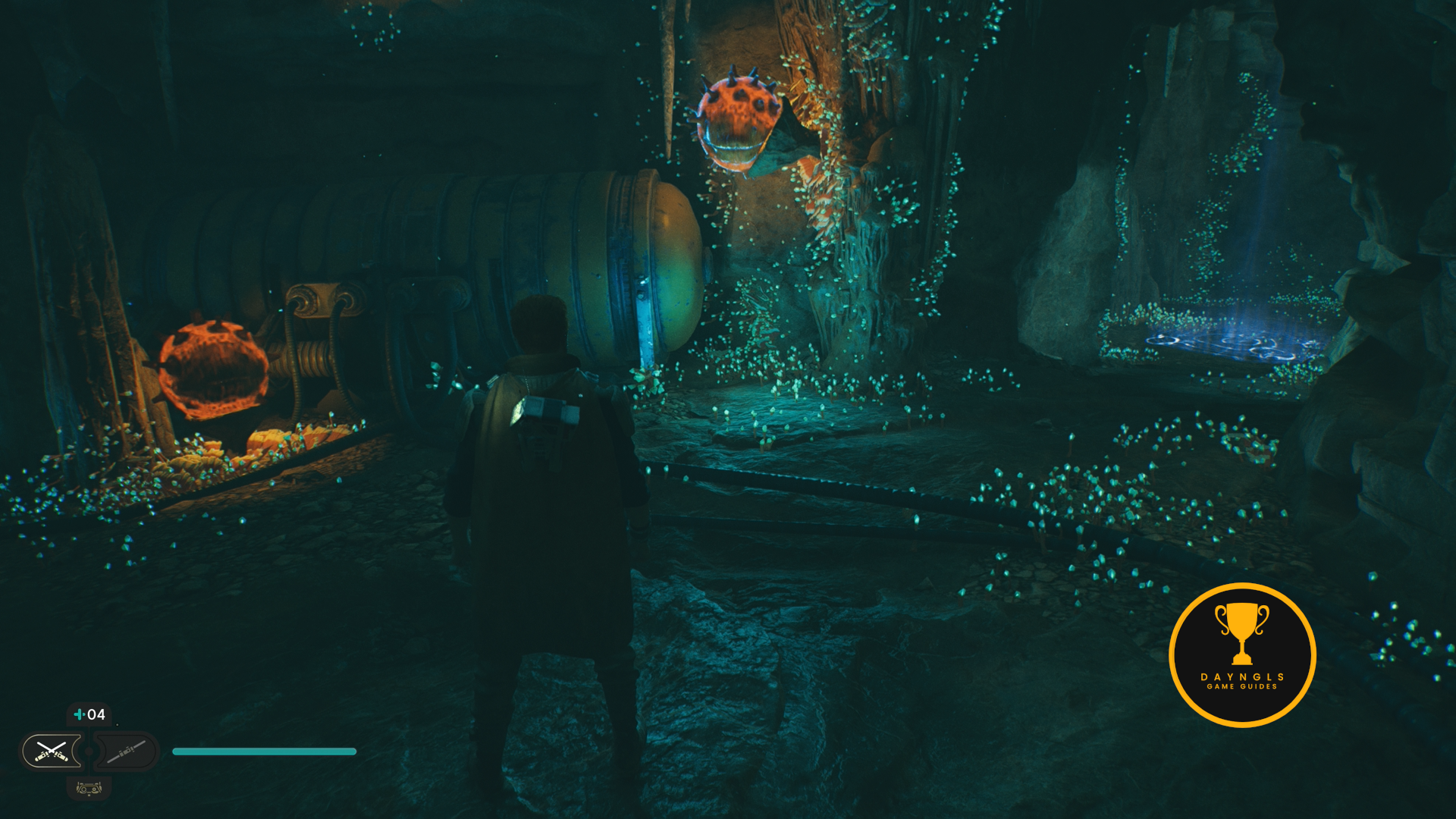The width and height of the screenshot is (1456, 819).
Task: Switch to the double-bladed lightsaber stance
Action: click(126, 752)
